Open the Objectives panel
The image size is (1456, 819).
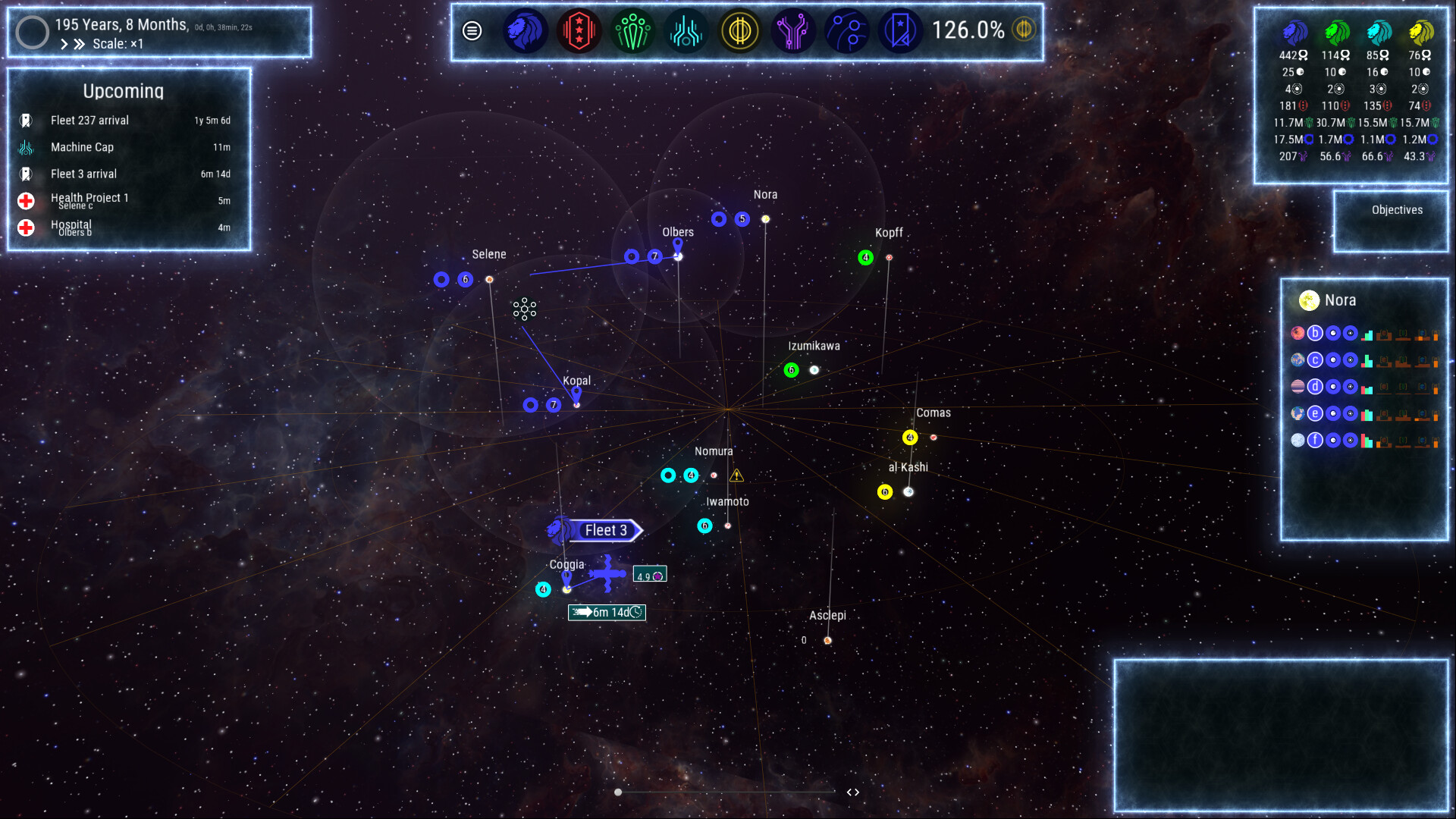point(1396,209)
